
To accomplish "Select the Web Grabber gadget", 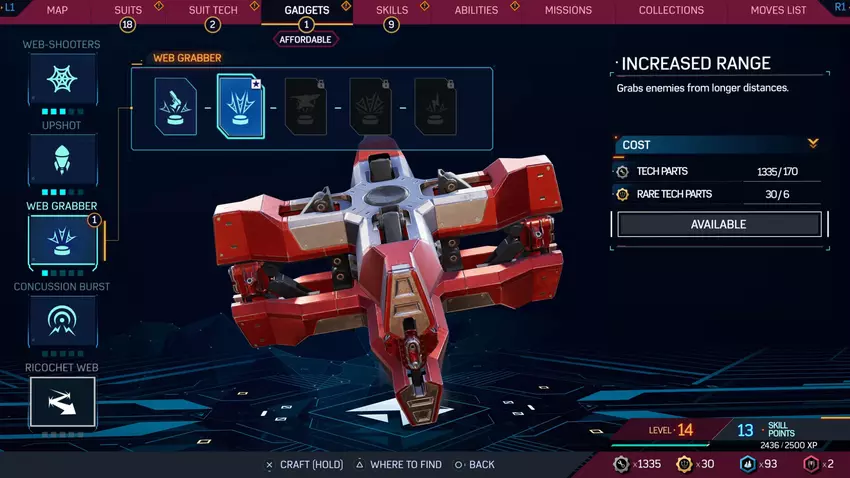I will [62, 241].
